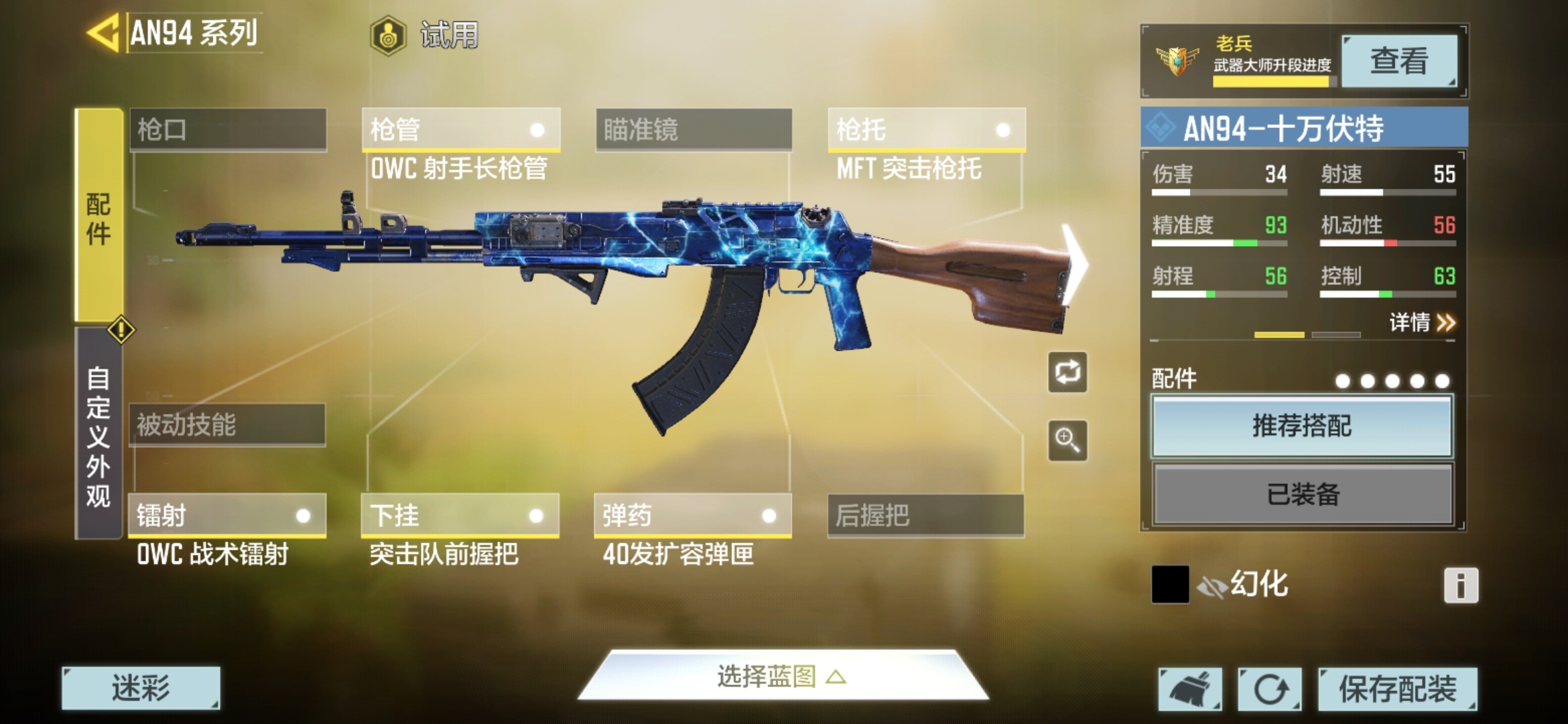Select the 被动技能 perk slot
This screenshot has height=724, width=1568.
[x=227, y=424]
